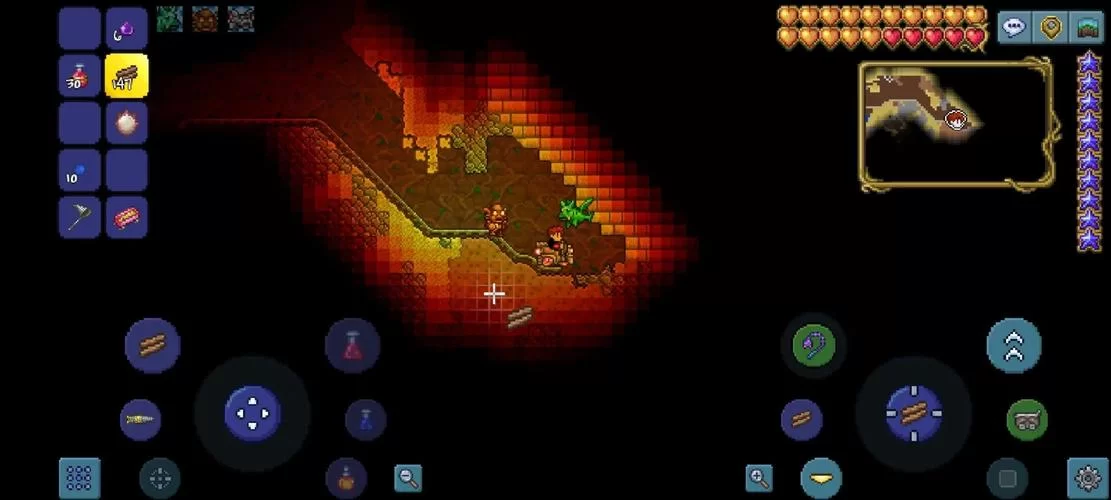
Task: Use the quick mana potion button
Action: click(365, 419)
